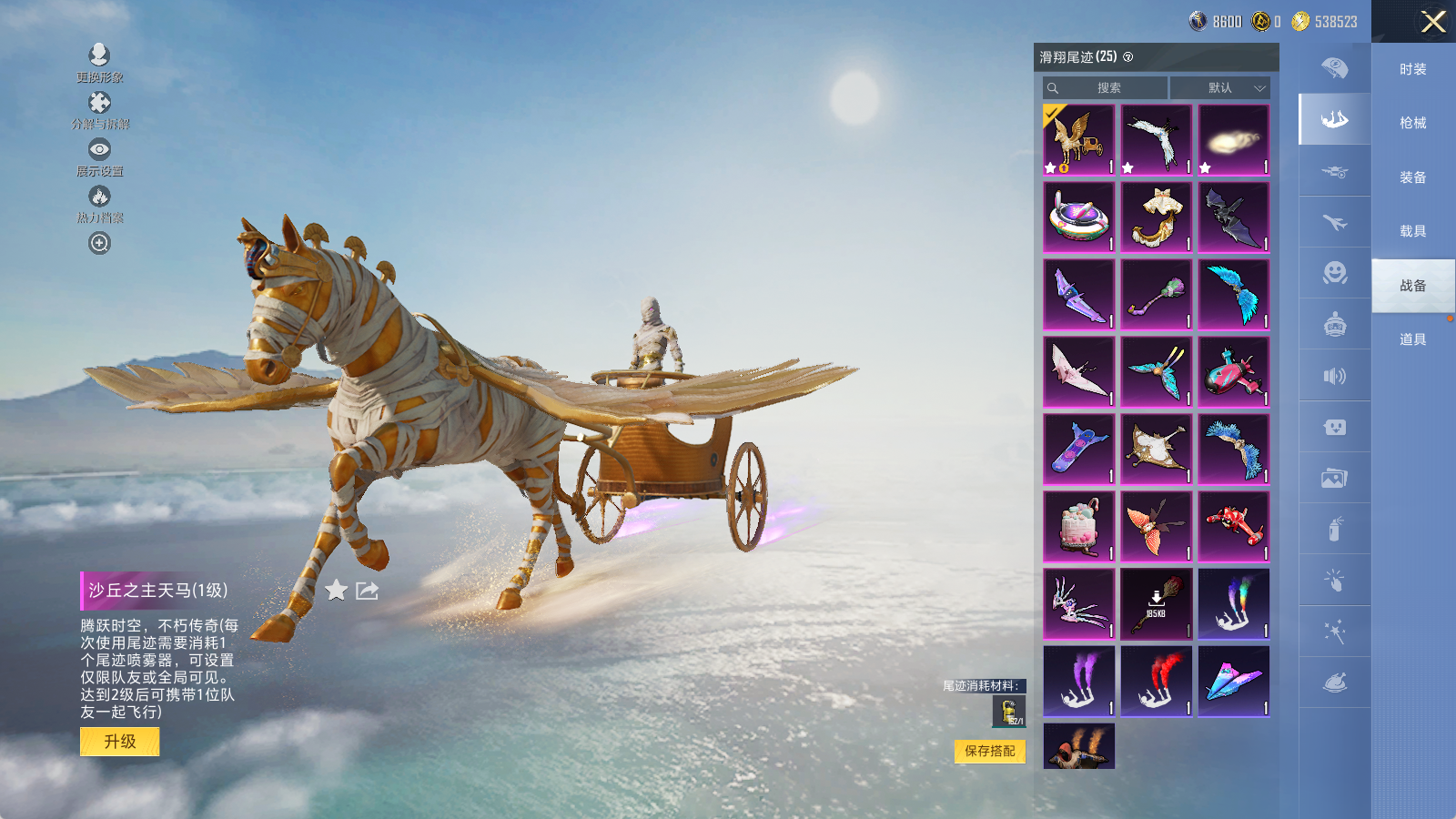Open the 默认 sort dropdown

tap(1220, 88)
